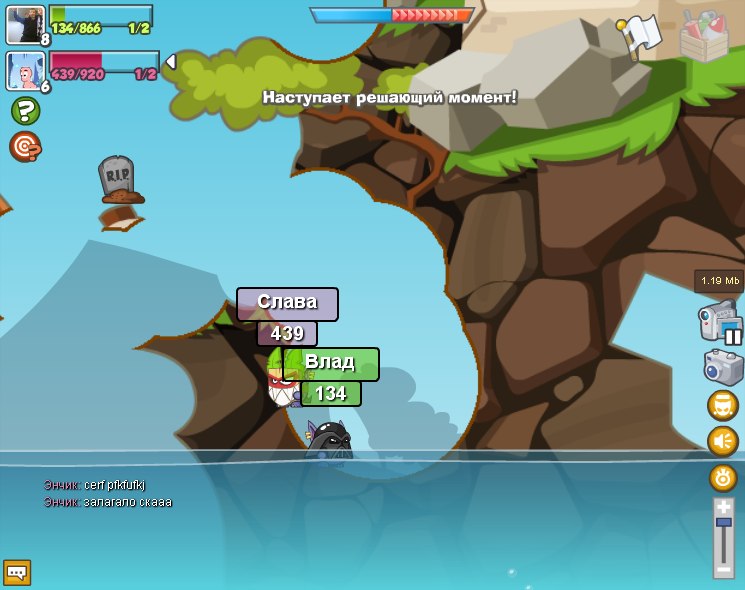Open the chat box button
Image resolution: width=745 pixels, height=590 pixels.
(17, 572)
